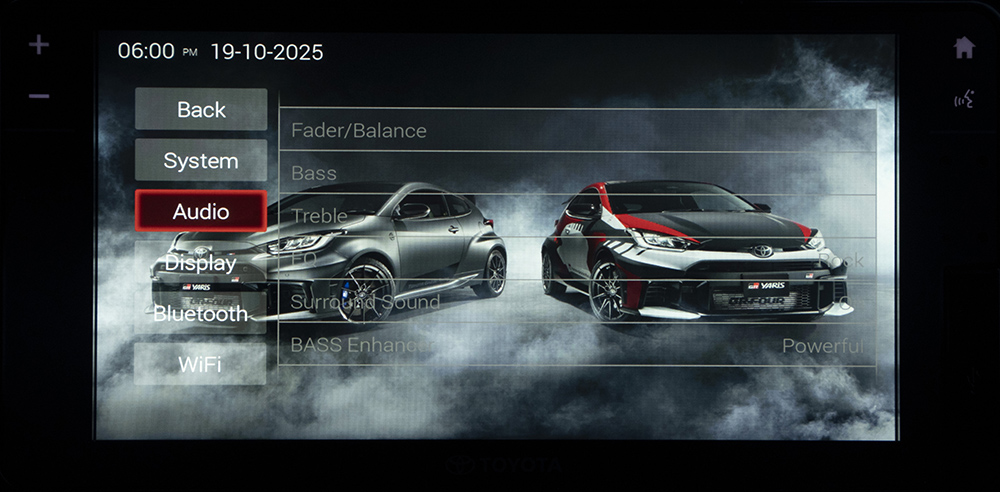Go back using the Back button
The width and height of the screenshot is (1000, 492).
click(201, 110)
